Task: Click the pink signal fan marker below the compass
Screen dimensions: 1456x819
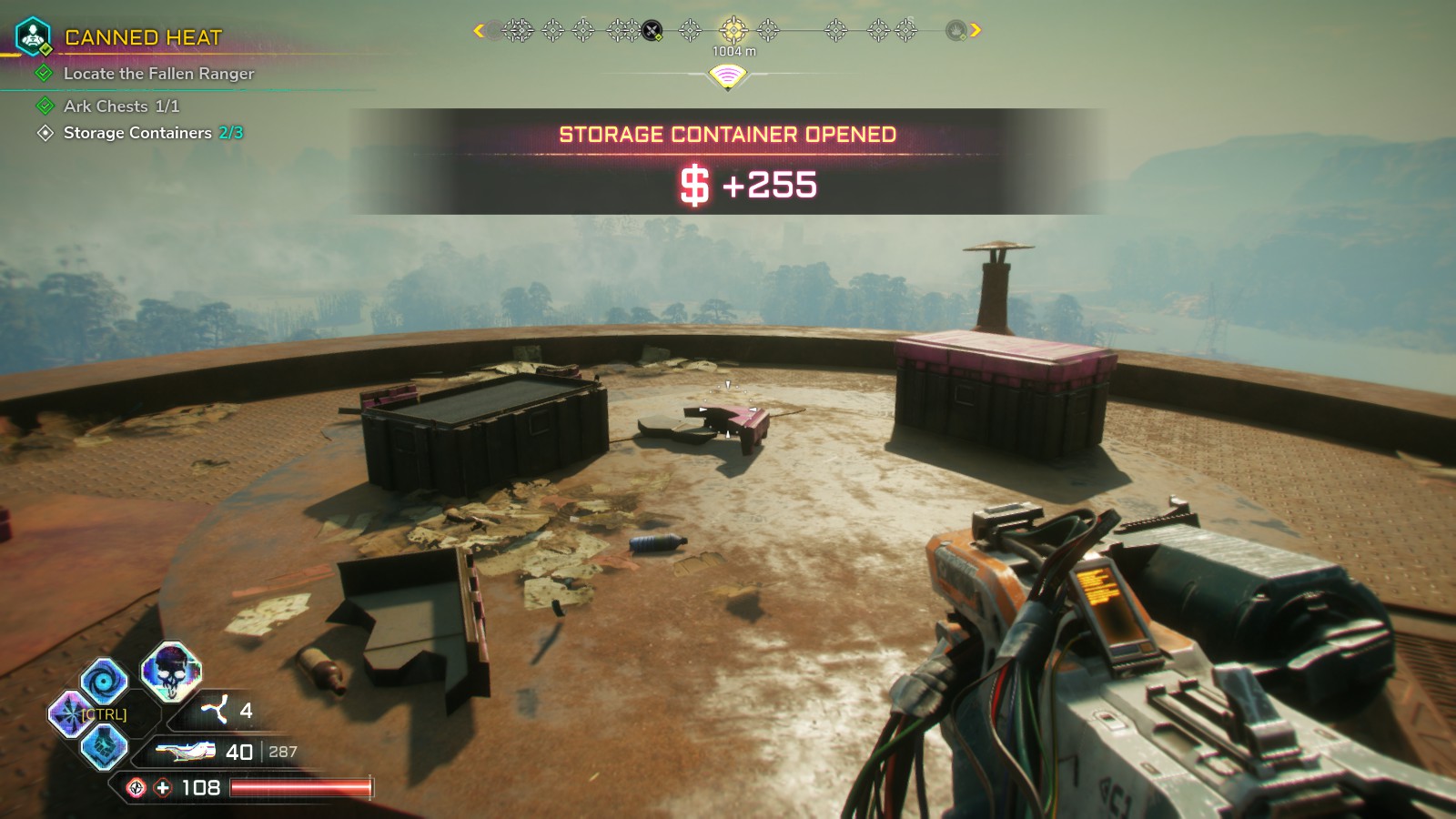Action: coord(727,77)
